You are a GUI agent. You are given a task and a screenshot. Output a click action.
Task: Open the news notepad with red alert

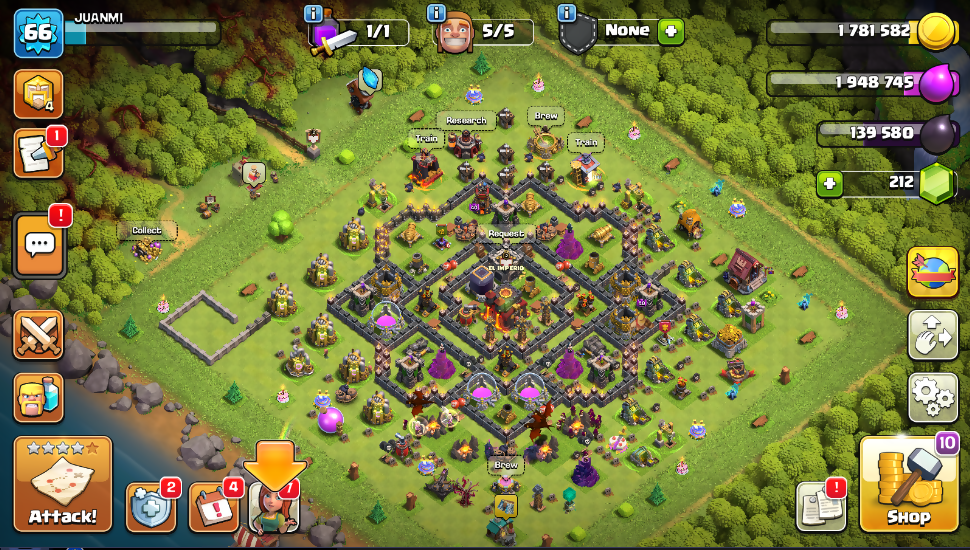[38, 154]
